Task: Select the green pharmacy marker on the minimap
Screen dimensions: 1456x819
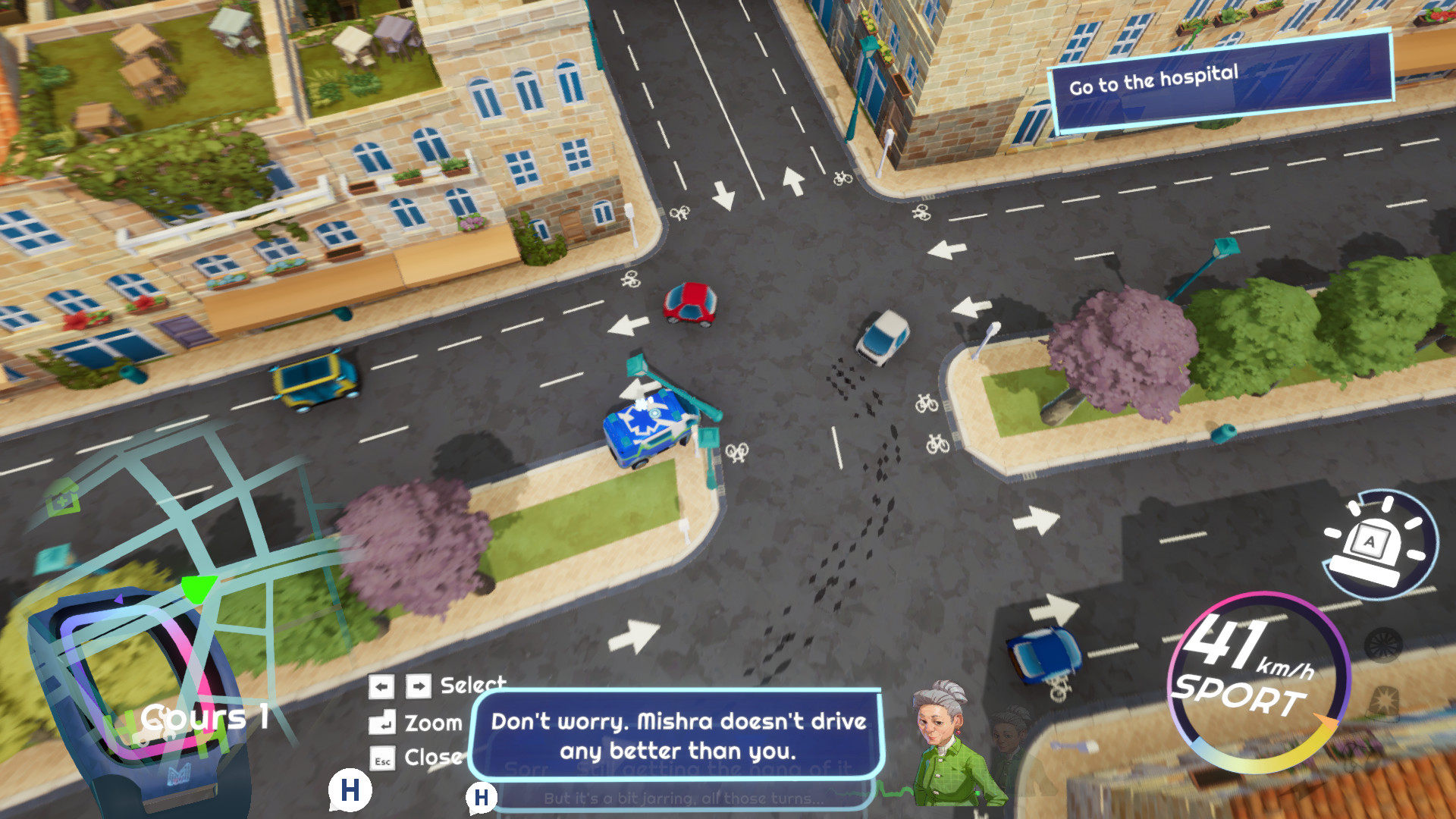Action: tap(63, 500)
